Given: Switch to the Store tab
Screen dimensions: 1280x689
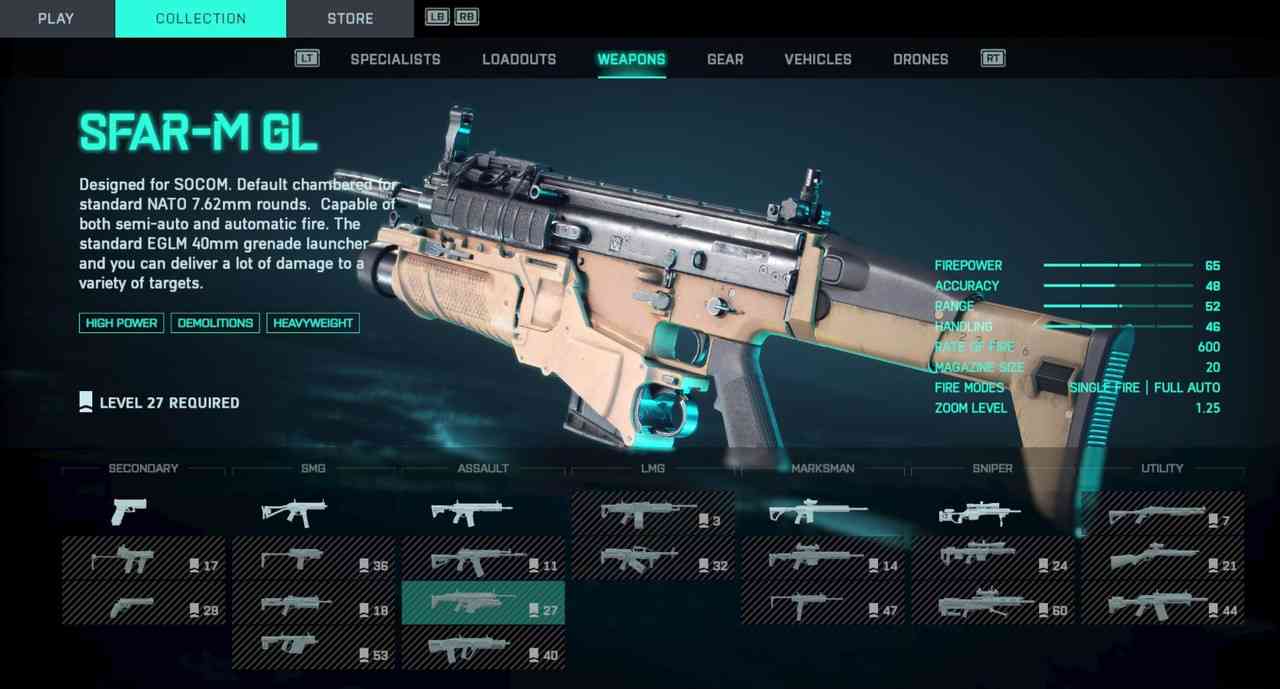Looking at the screenshot, I should 350,19.
